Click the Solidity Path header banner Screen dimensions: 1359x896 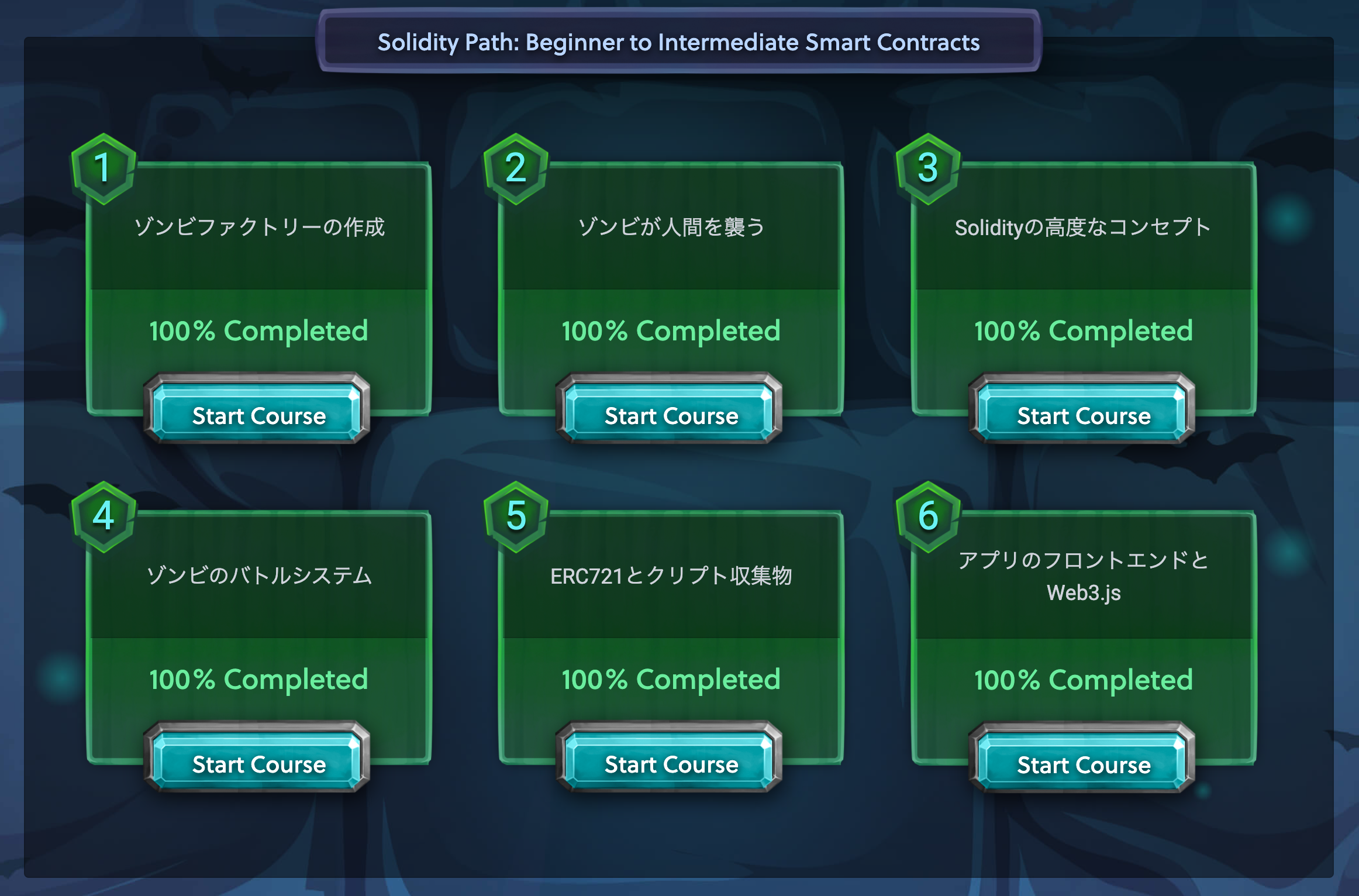coord(679,43)
